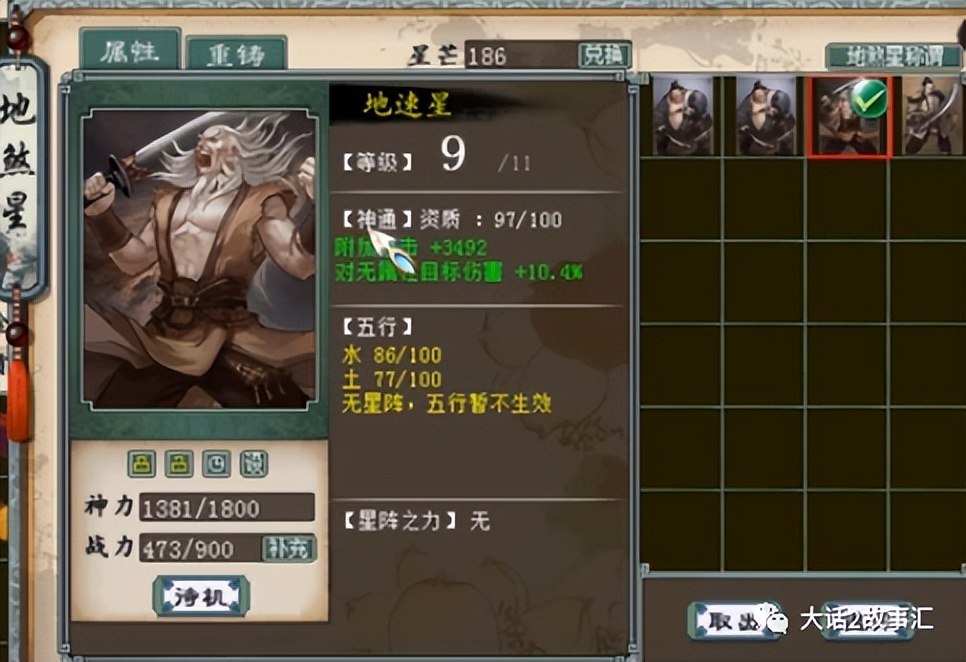Image resolution: width=966 pixels, height=662 pixels.
Task: Select the checkmarked star card thumbnail
Action: [x=848, y=117]
